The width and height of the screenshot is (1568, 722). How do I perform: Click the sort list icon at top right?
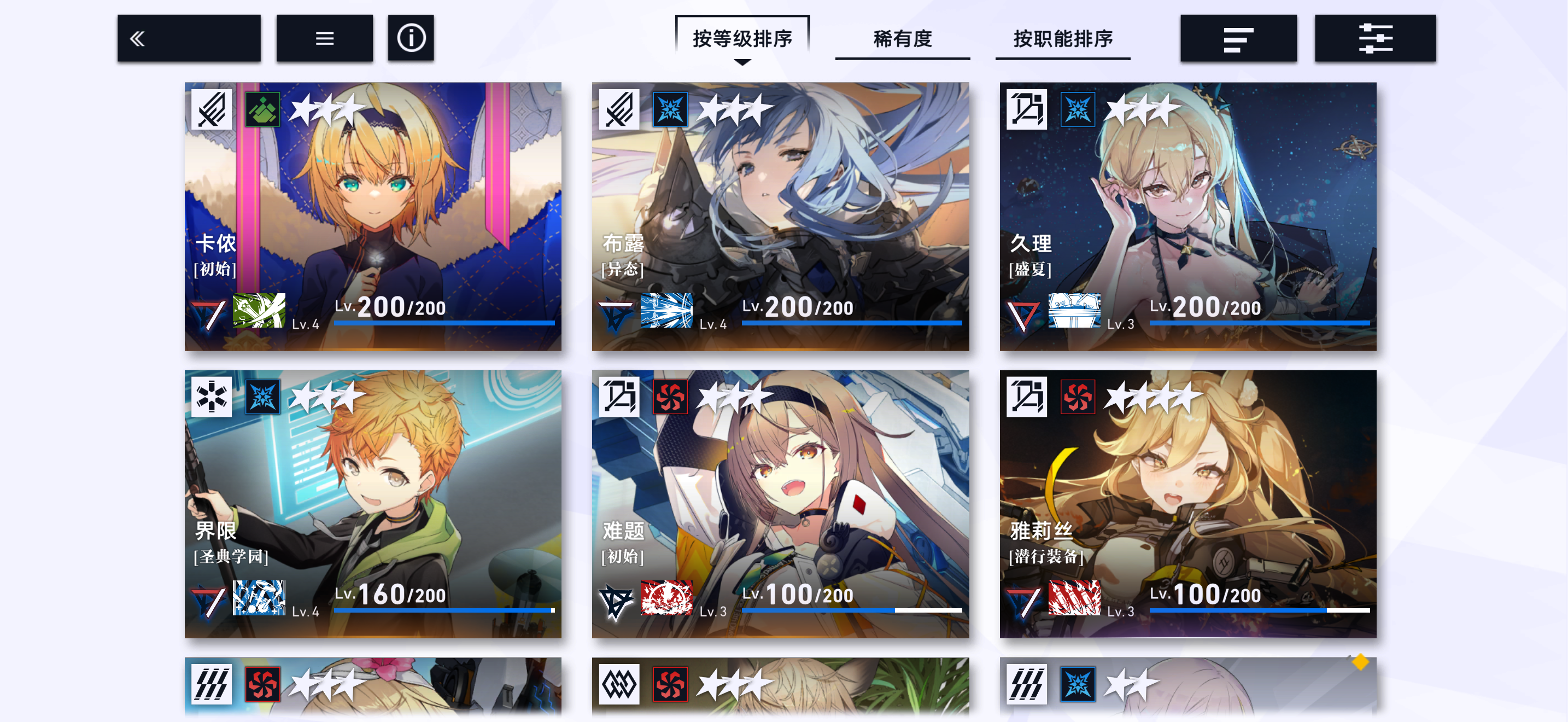click(x=1238, y=38)
